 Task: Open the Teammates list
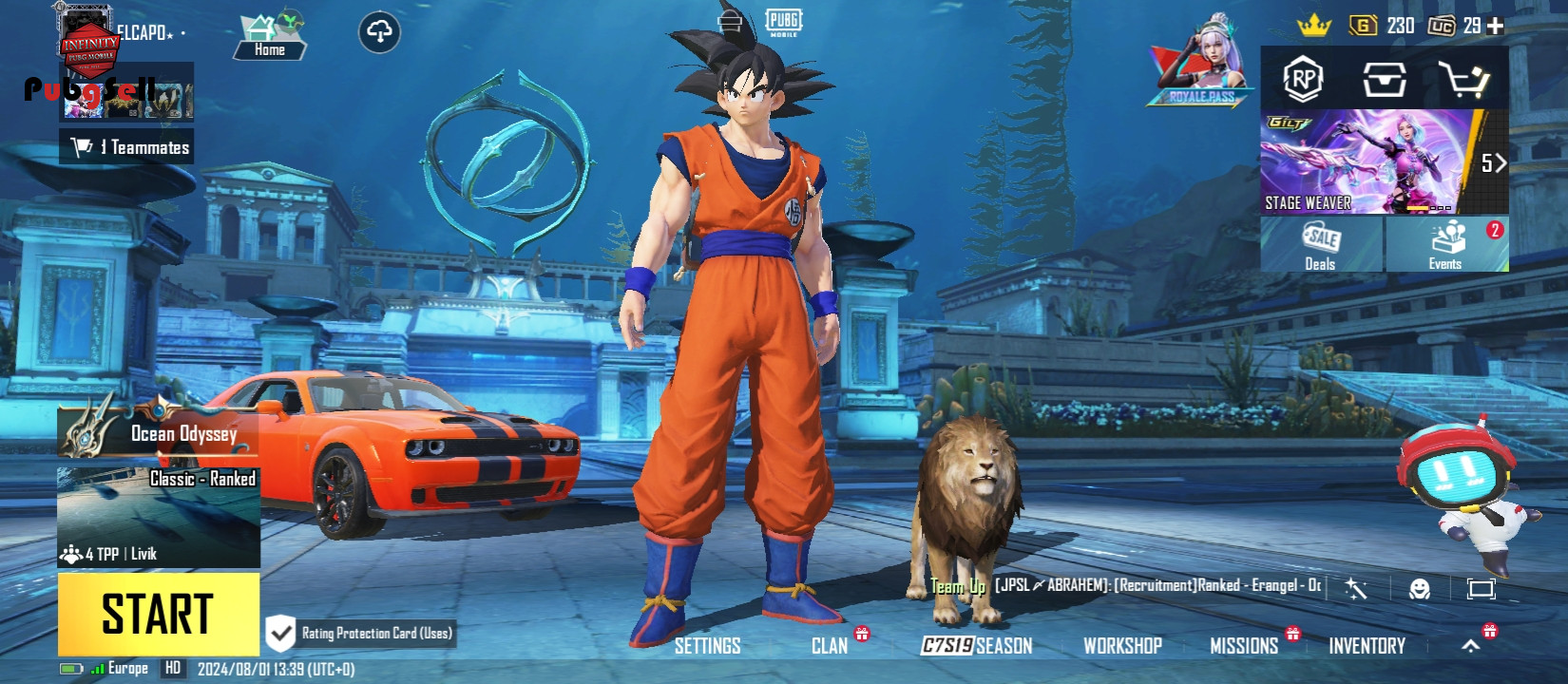127,147
